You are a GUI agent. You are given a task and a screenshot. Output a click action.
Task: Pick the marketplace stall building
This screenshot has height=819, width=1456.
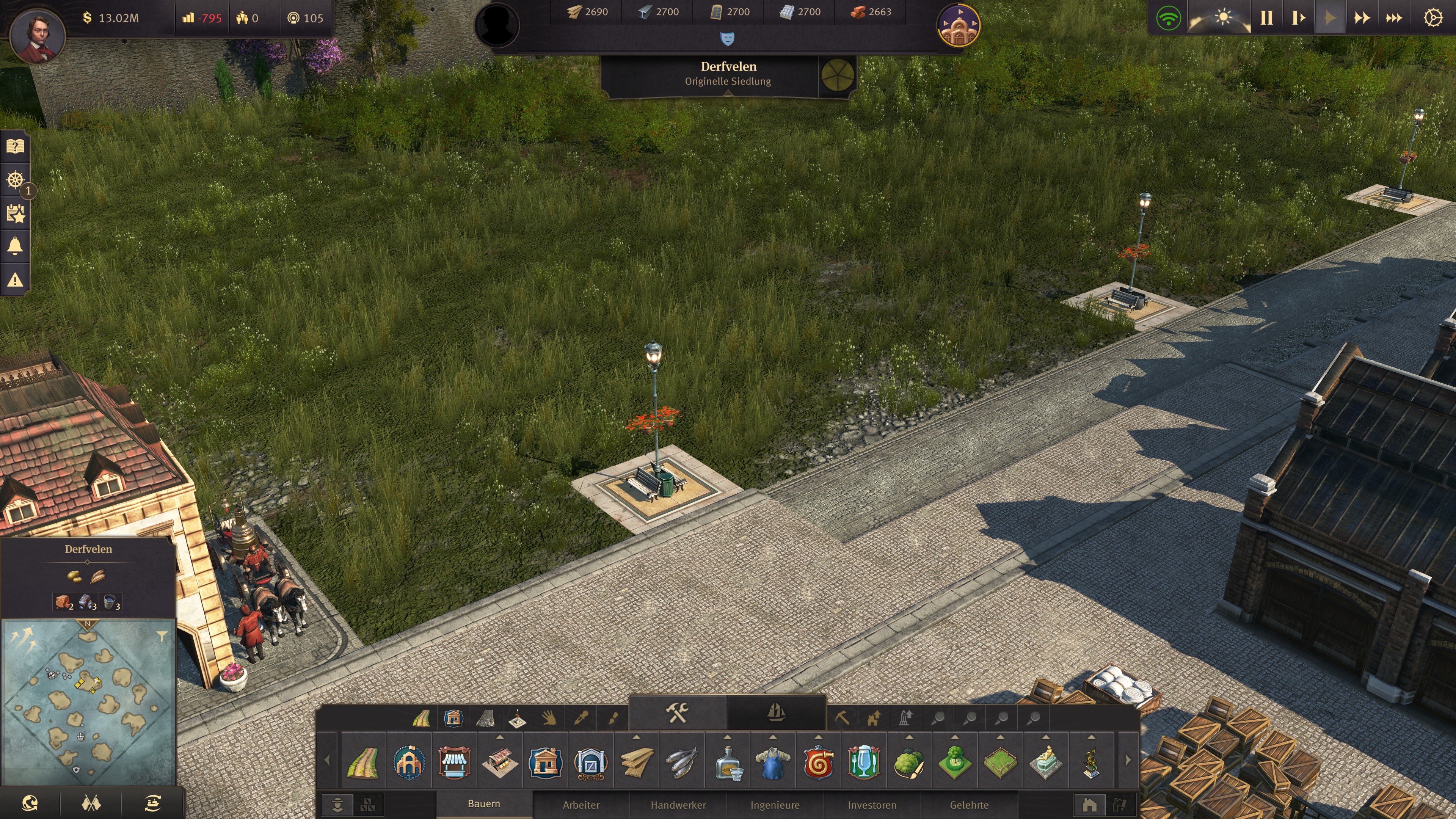click(455, 762)
